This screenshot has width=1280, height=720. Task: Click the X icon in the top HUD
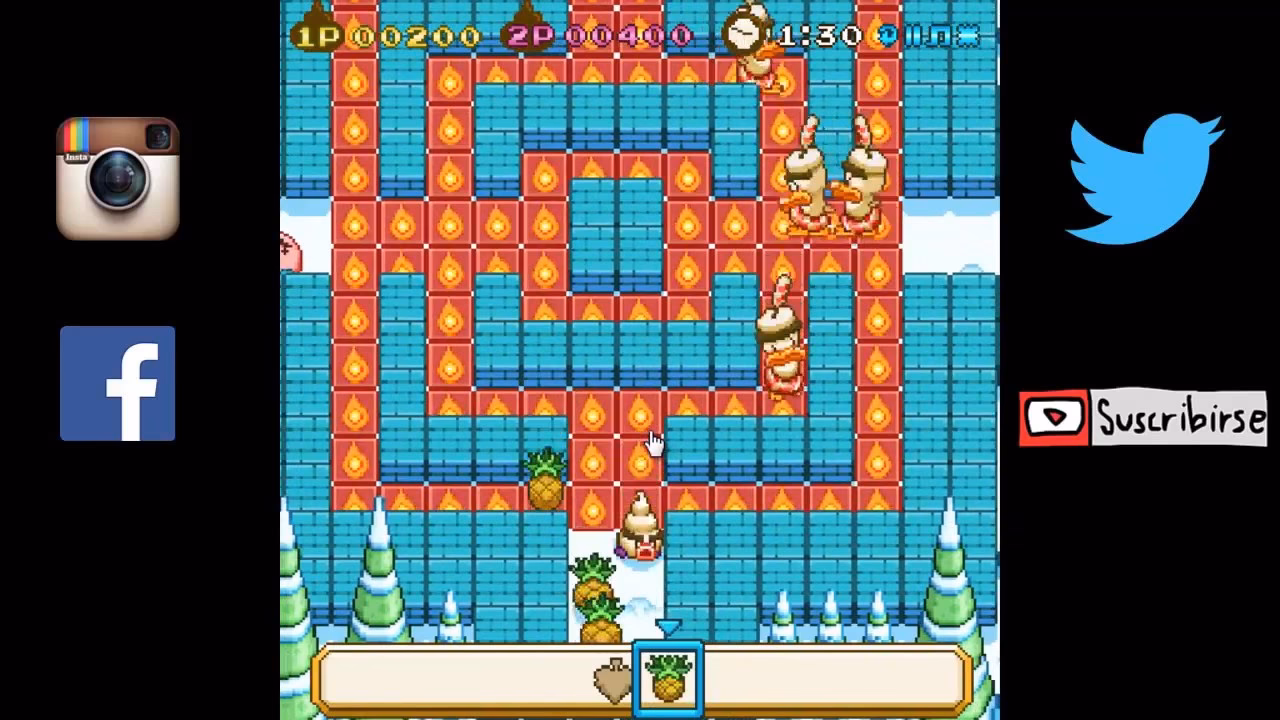(968, 36)
